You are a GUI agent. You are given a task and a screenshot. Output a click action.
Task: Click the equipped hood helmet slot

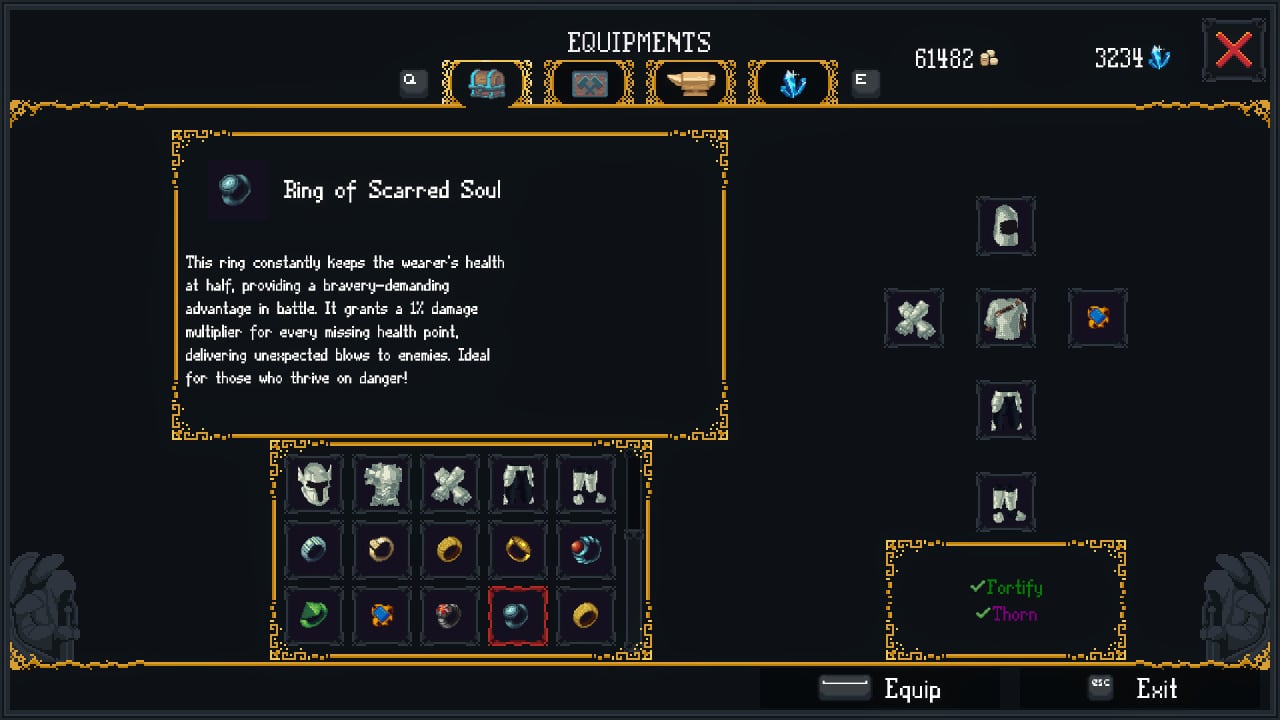point(1005,226)
